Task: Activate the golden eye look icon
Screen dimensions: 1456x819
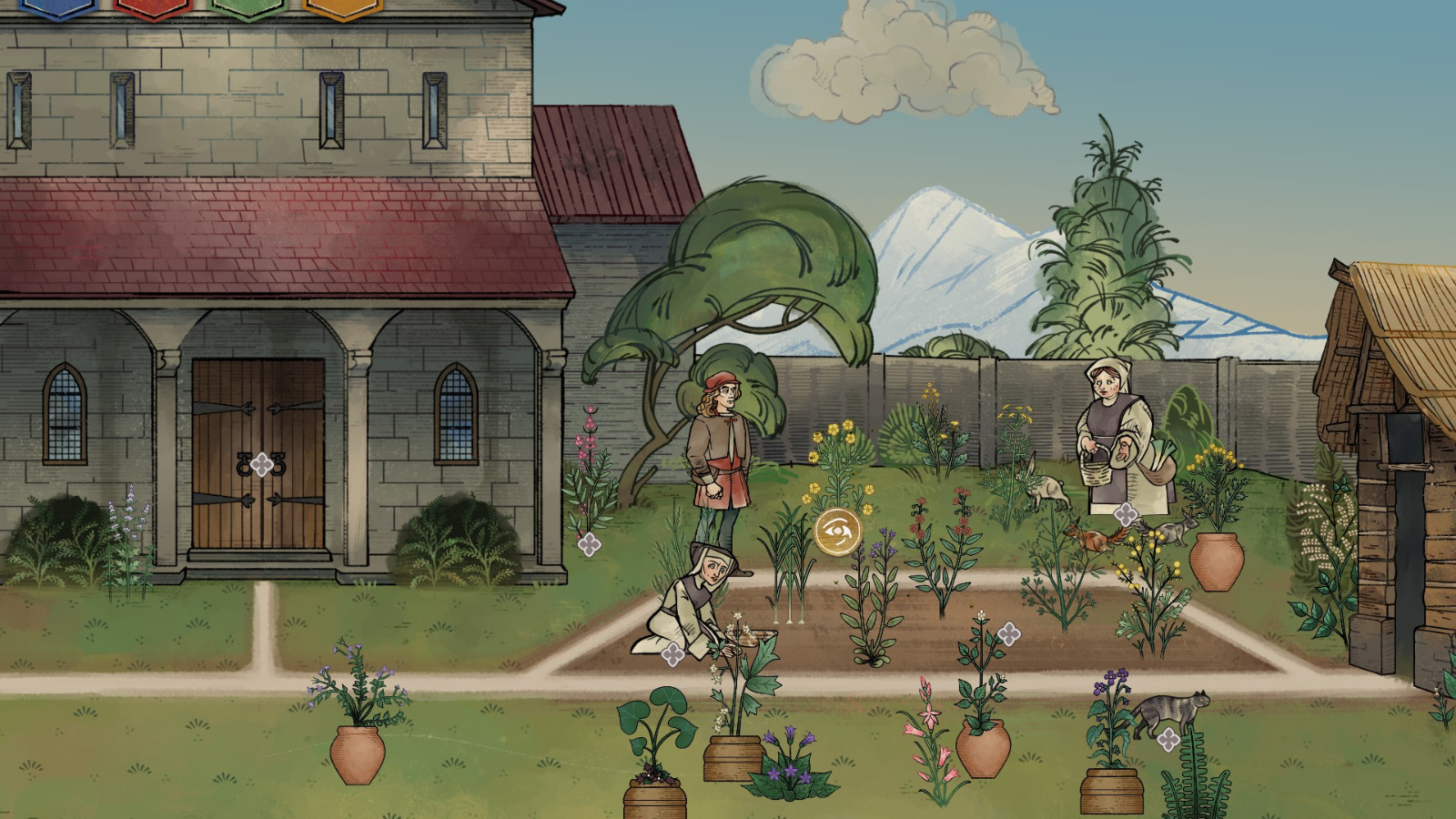Action: click(837, 531)
